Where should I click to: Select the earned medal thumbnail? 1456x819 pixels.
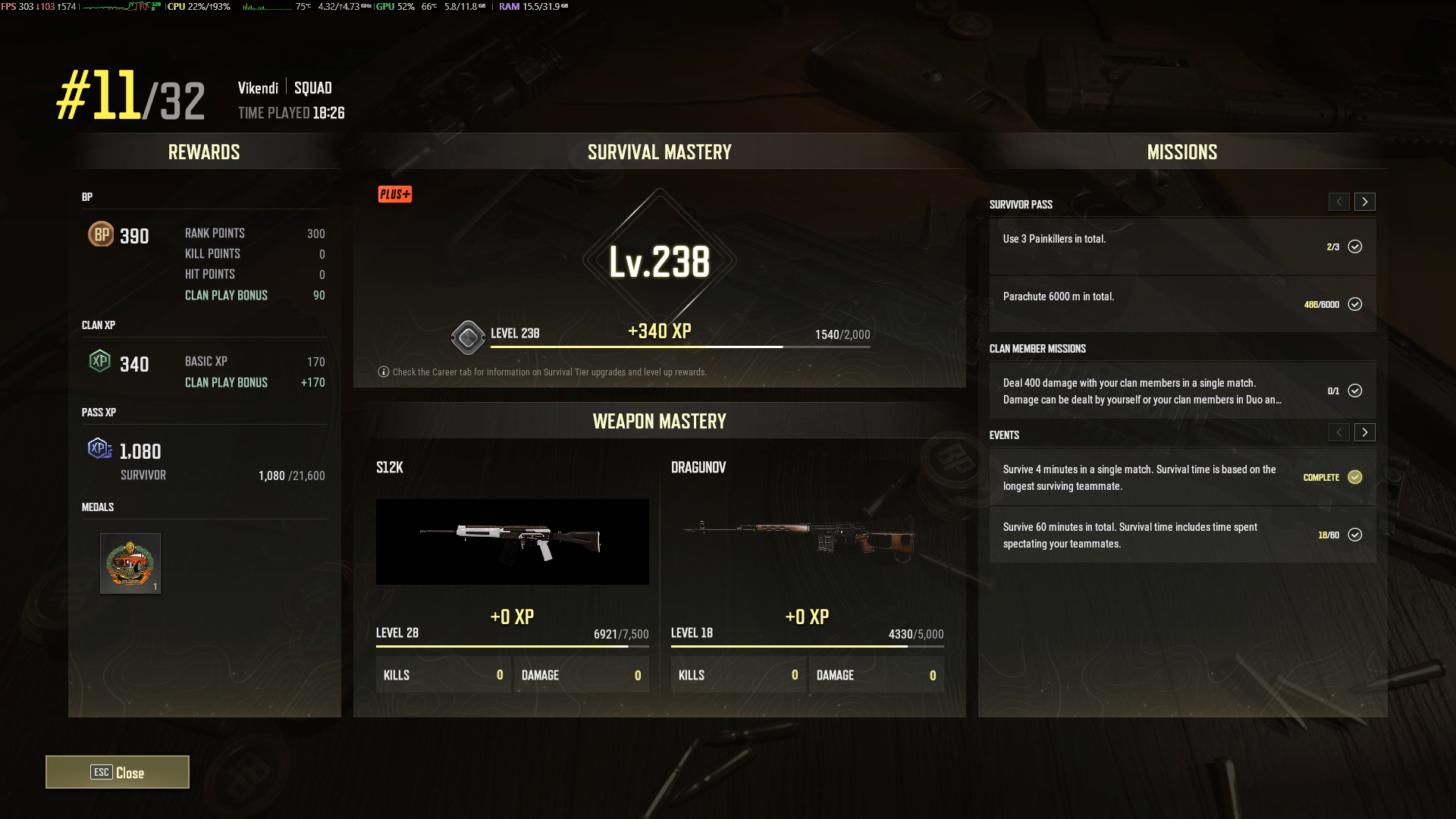[130, 563]
